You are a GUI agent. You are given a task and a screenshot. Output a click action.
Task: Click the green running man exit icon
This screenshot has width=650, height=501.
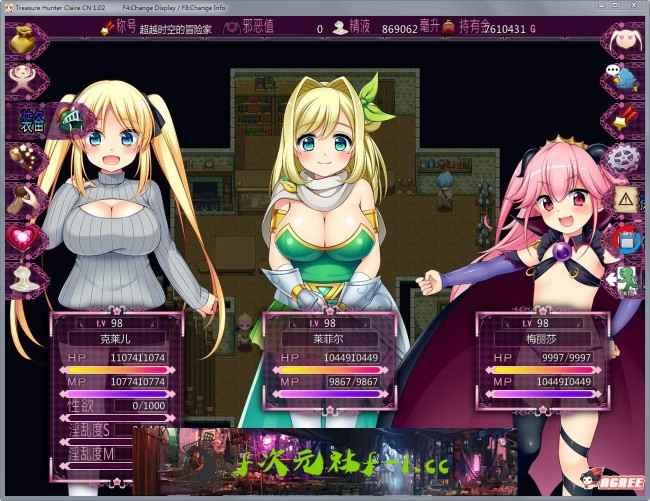coord(626,277)
